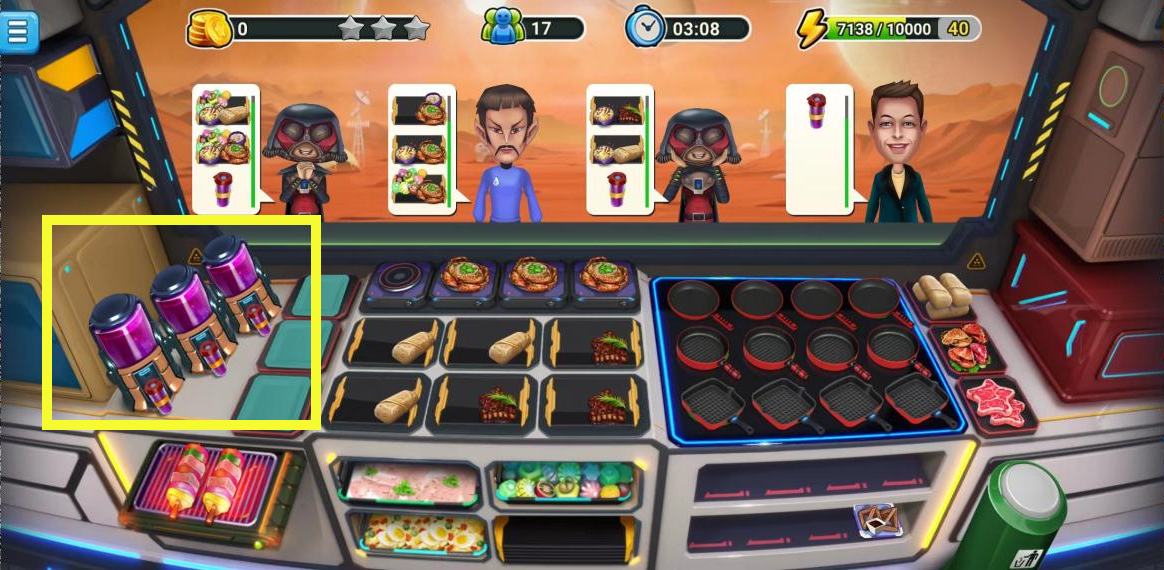Click the empty purple stove burner
Screen dimensions: 1164x570
coord(395,278)
